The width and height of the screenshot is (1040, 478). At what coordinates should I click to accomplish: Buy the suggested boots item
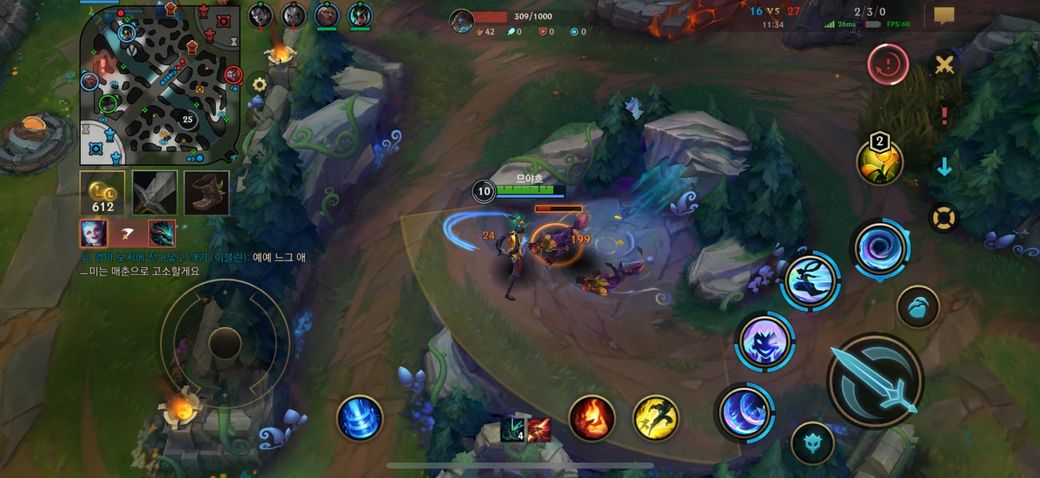pos(206,193)
